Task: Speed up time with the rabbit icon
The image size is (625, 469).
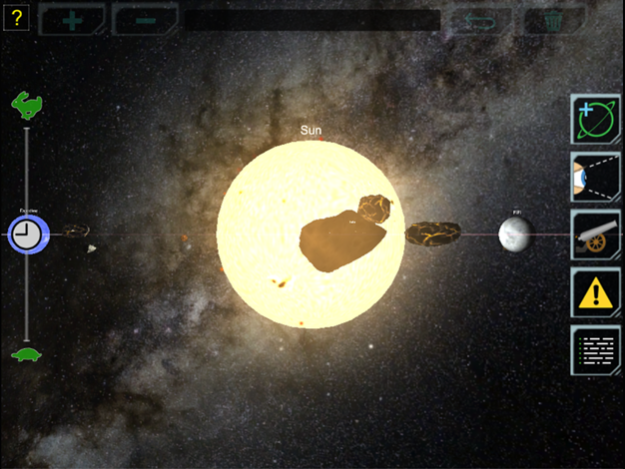Action: pyautogui.click(x=27, y=104)
